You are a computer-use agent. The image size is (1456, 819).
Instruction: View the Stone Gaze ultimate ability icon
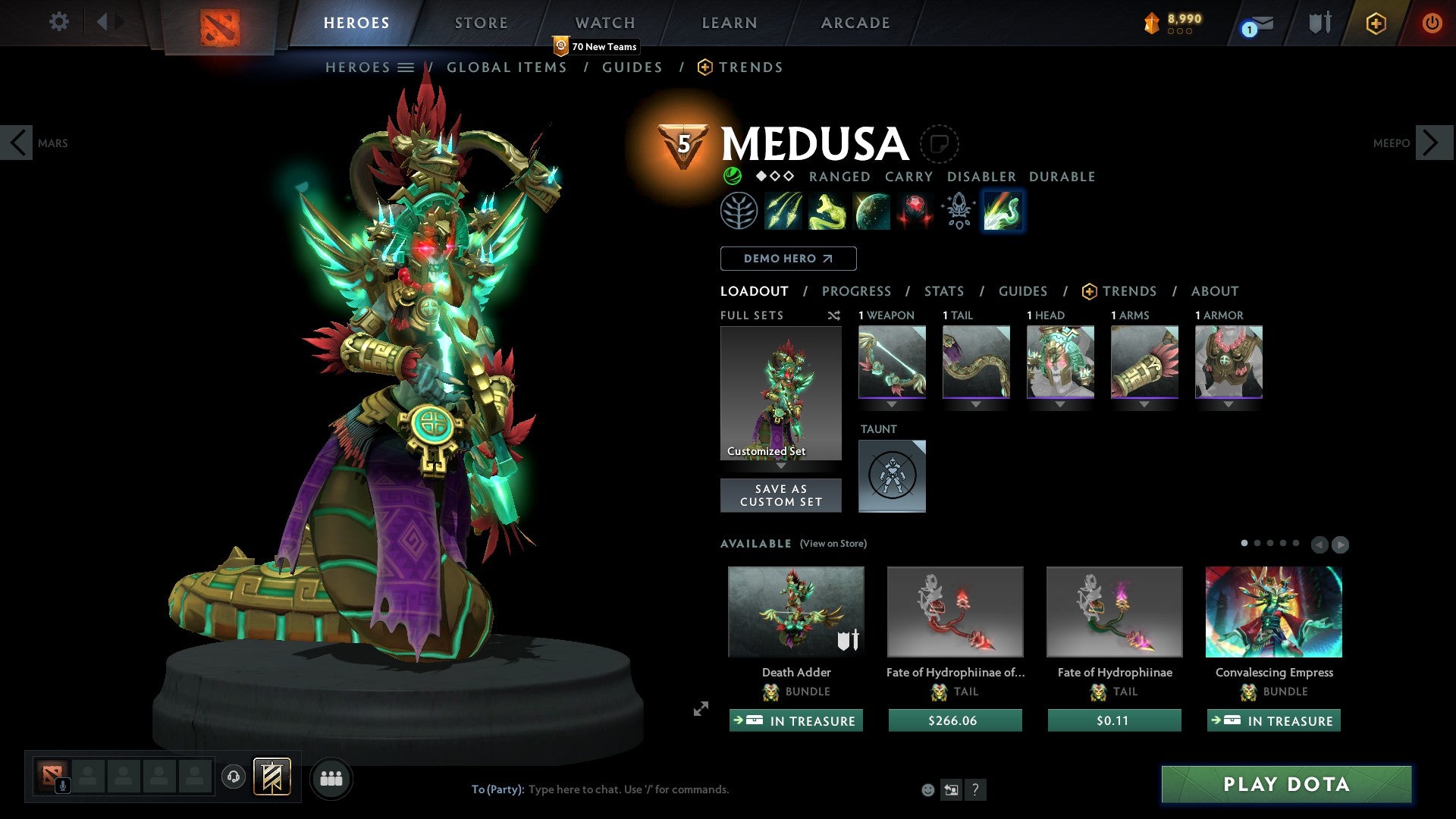[915, 211]
